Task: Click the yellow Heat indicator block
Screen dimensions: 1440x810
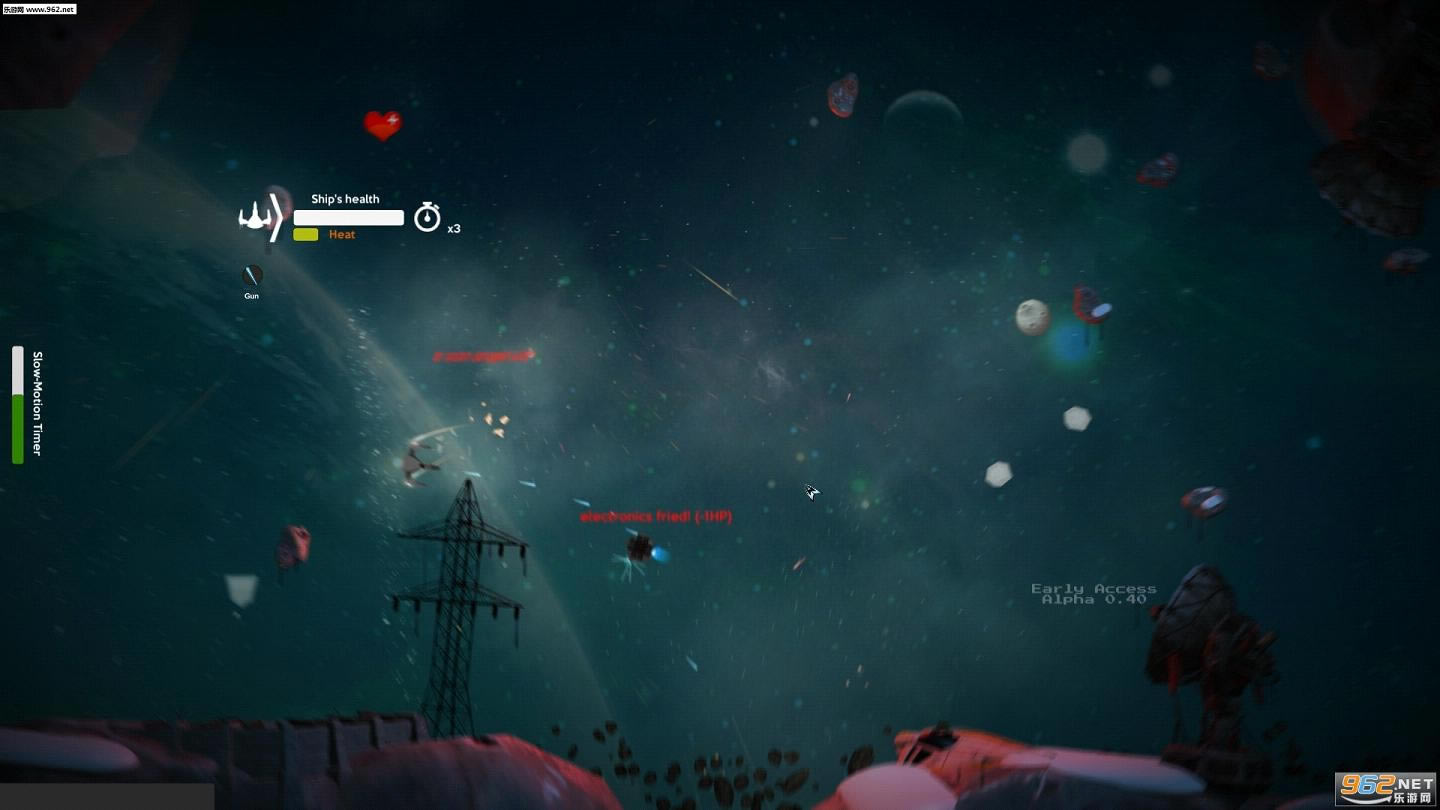Action: 304,233
